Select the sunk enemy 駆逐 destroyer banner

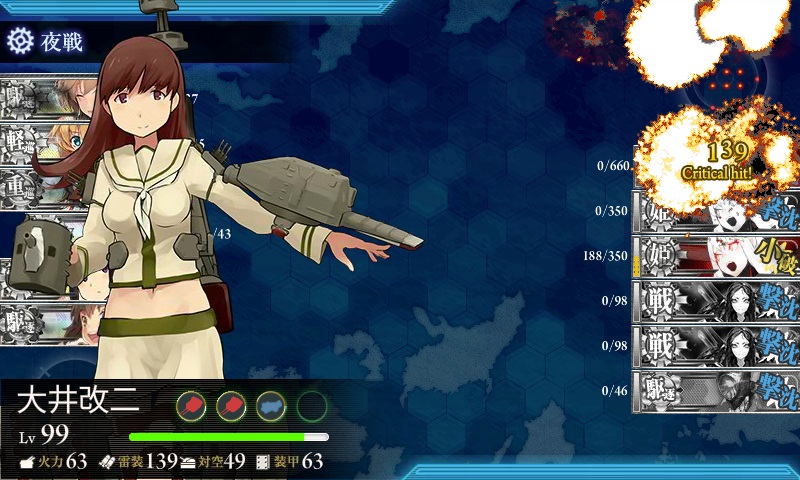(716, 390)
